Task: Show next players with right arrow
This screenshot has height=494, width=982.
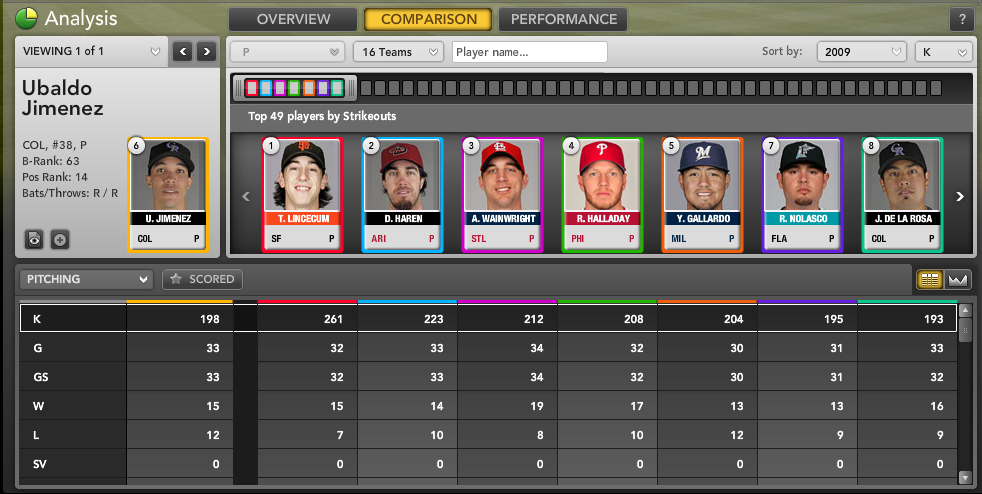Action: [960, 197]
